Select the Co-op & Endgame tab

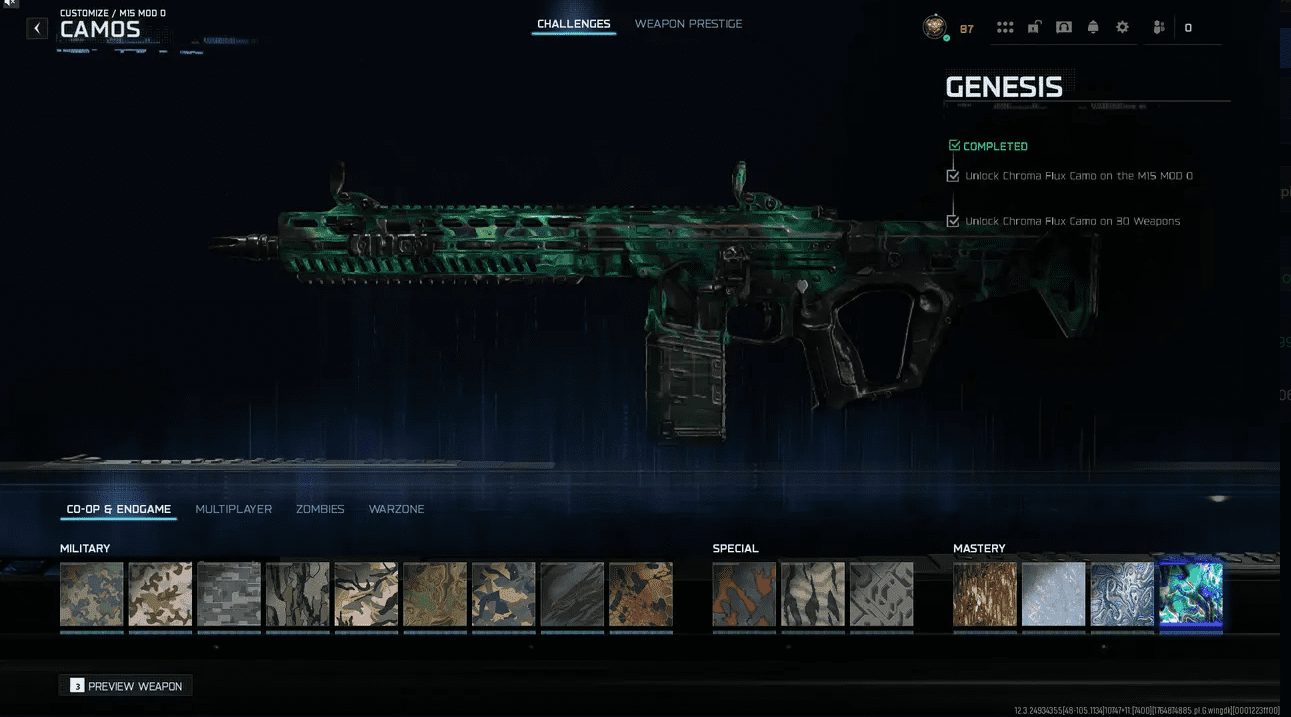tap(119, 509)
